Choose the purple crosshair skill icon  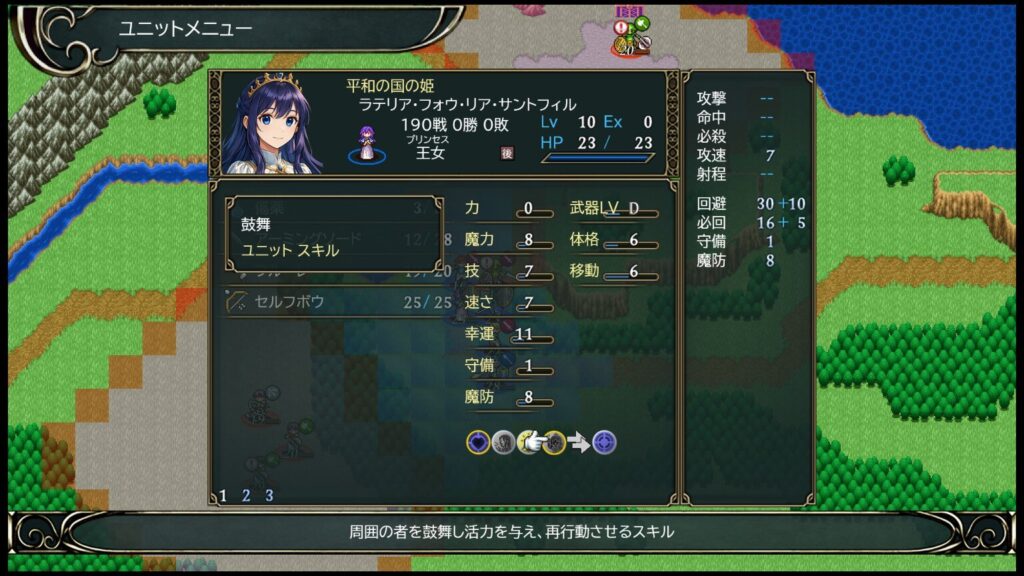point(604,442)
